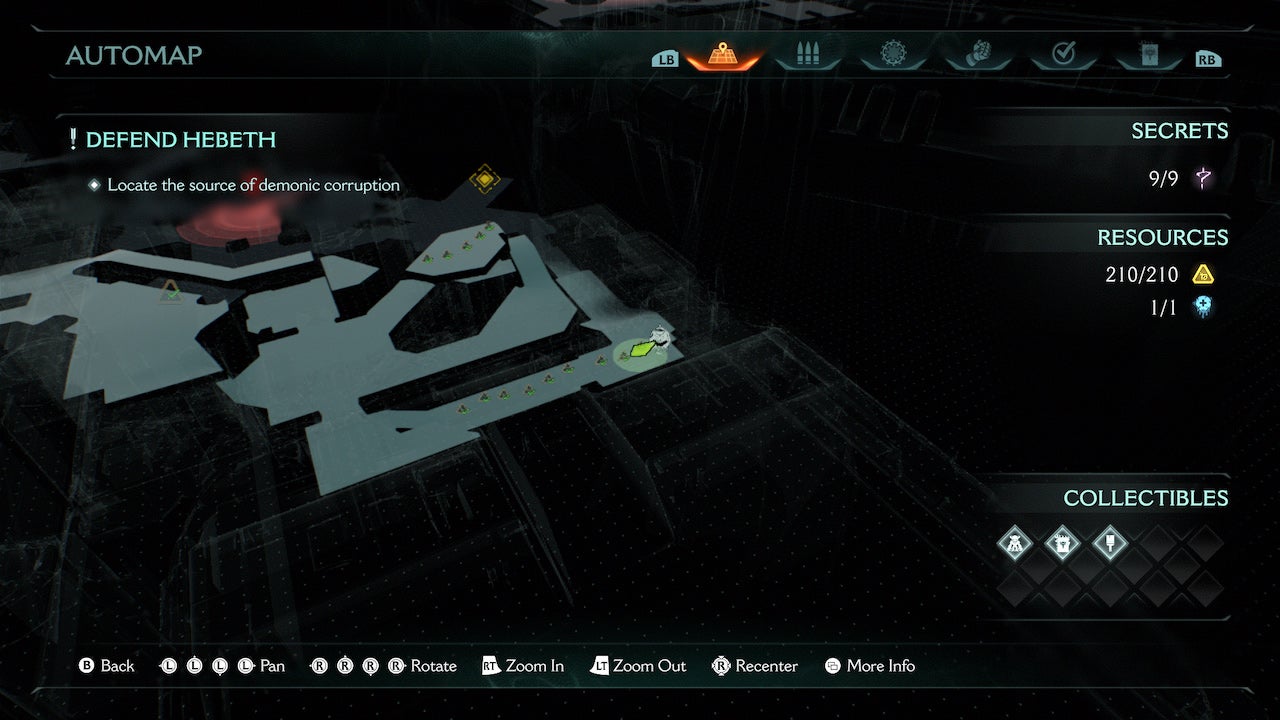This screenshot has height=720, width=1280.
Task: Open the Codex page icon
Action: pyautogui.click(x=1150, y=57)
